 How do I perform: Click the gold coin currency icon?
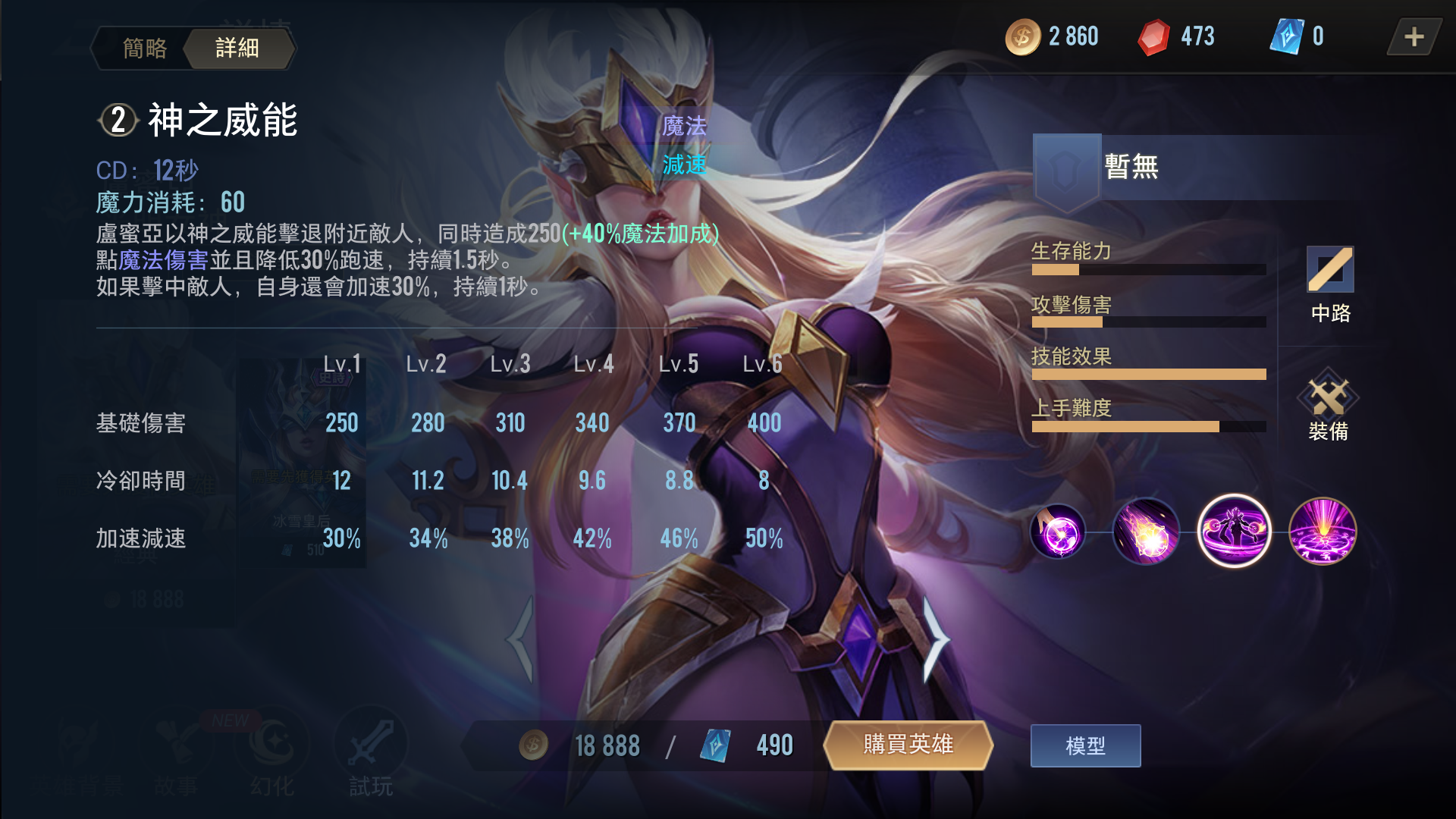1025,36
